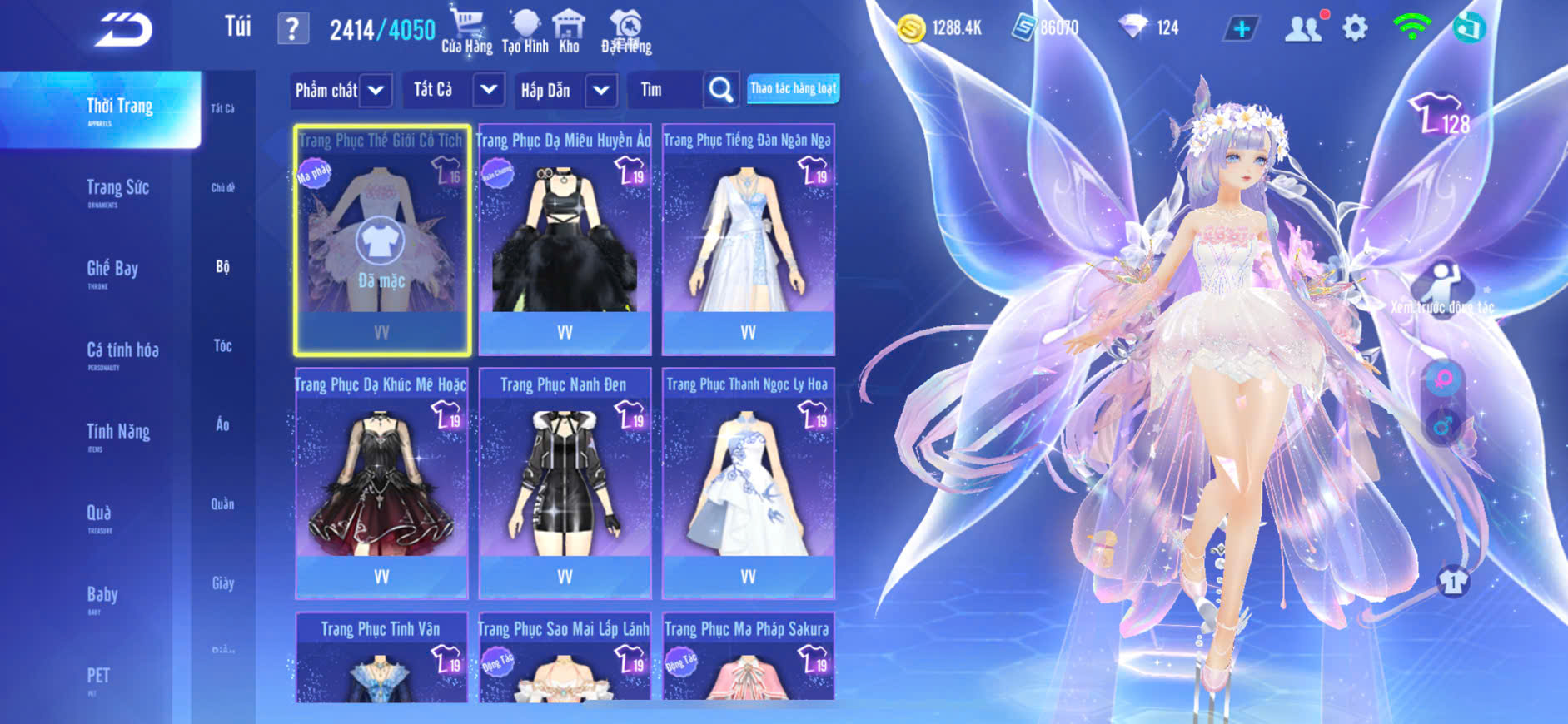Open the Cửa Hàng shop
This screenshot has height=724, width=1568.
pyautogui.click(x=466, y=32)
